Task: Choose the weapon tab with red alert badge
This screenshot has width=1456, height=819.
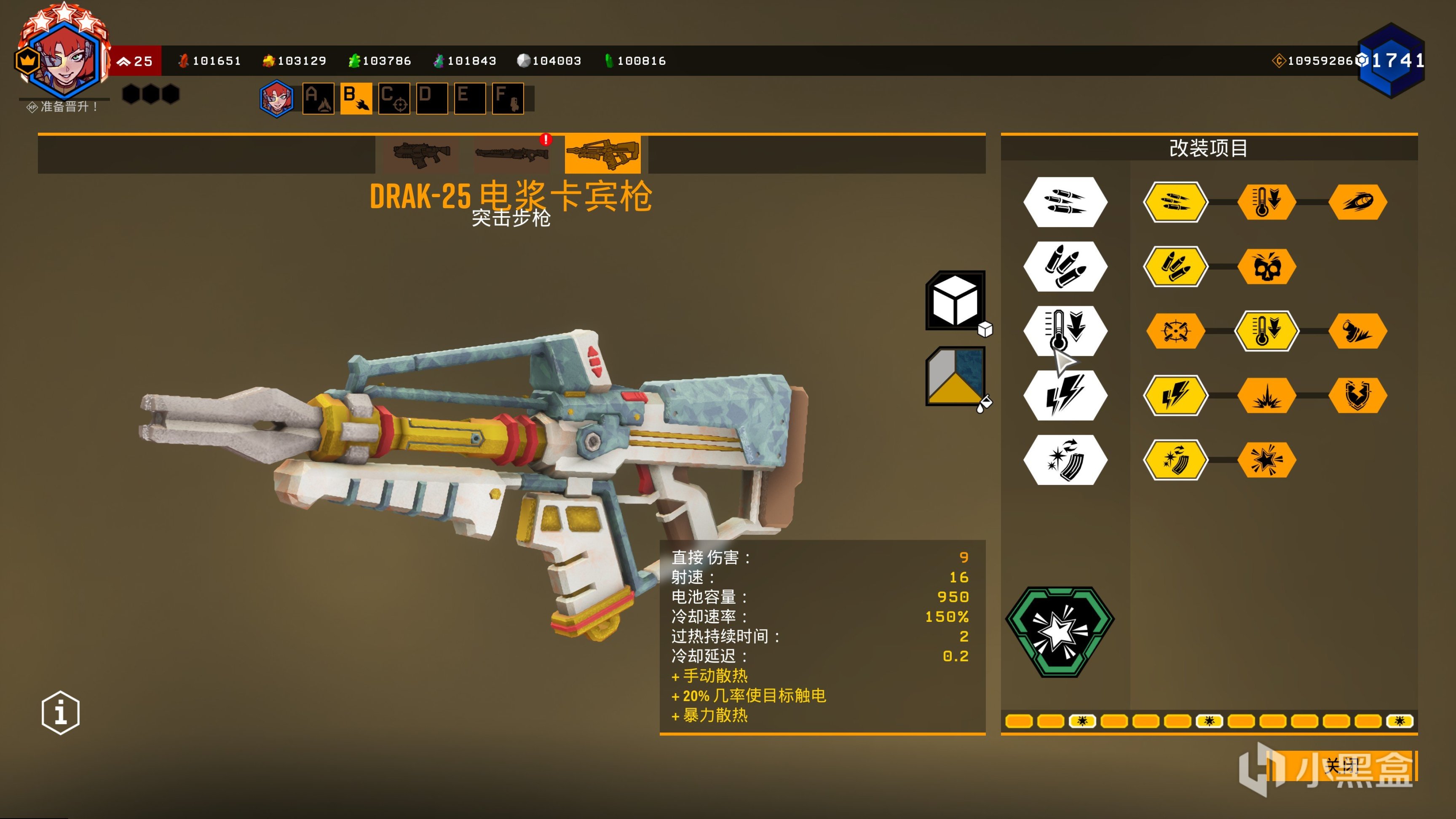Action: (511, 154)
